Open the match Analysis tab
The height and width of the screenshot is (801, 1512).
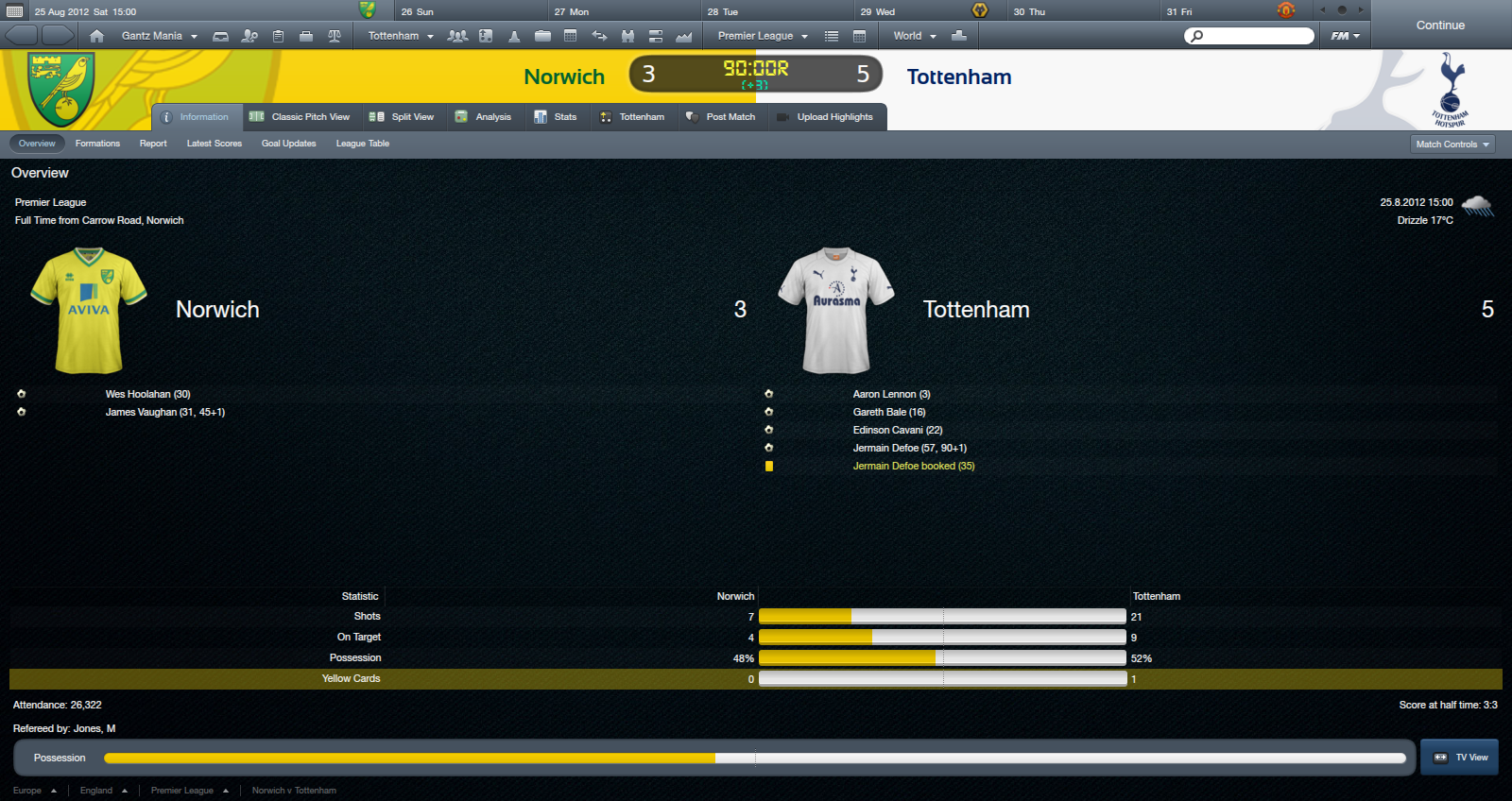click(x=483, y=117)
